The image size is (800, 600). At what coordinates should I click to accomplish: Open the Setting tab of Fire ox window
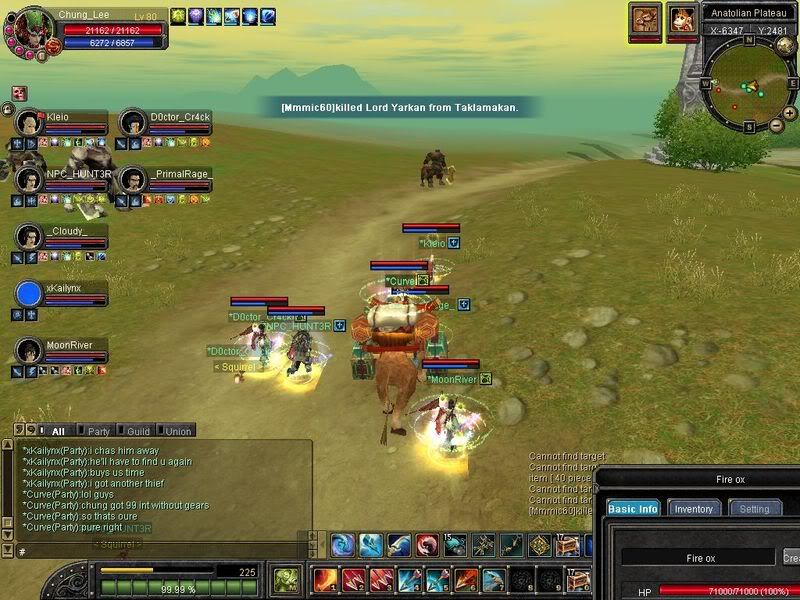754,509
